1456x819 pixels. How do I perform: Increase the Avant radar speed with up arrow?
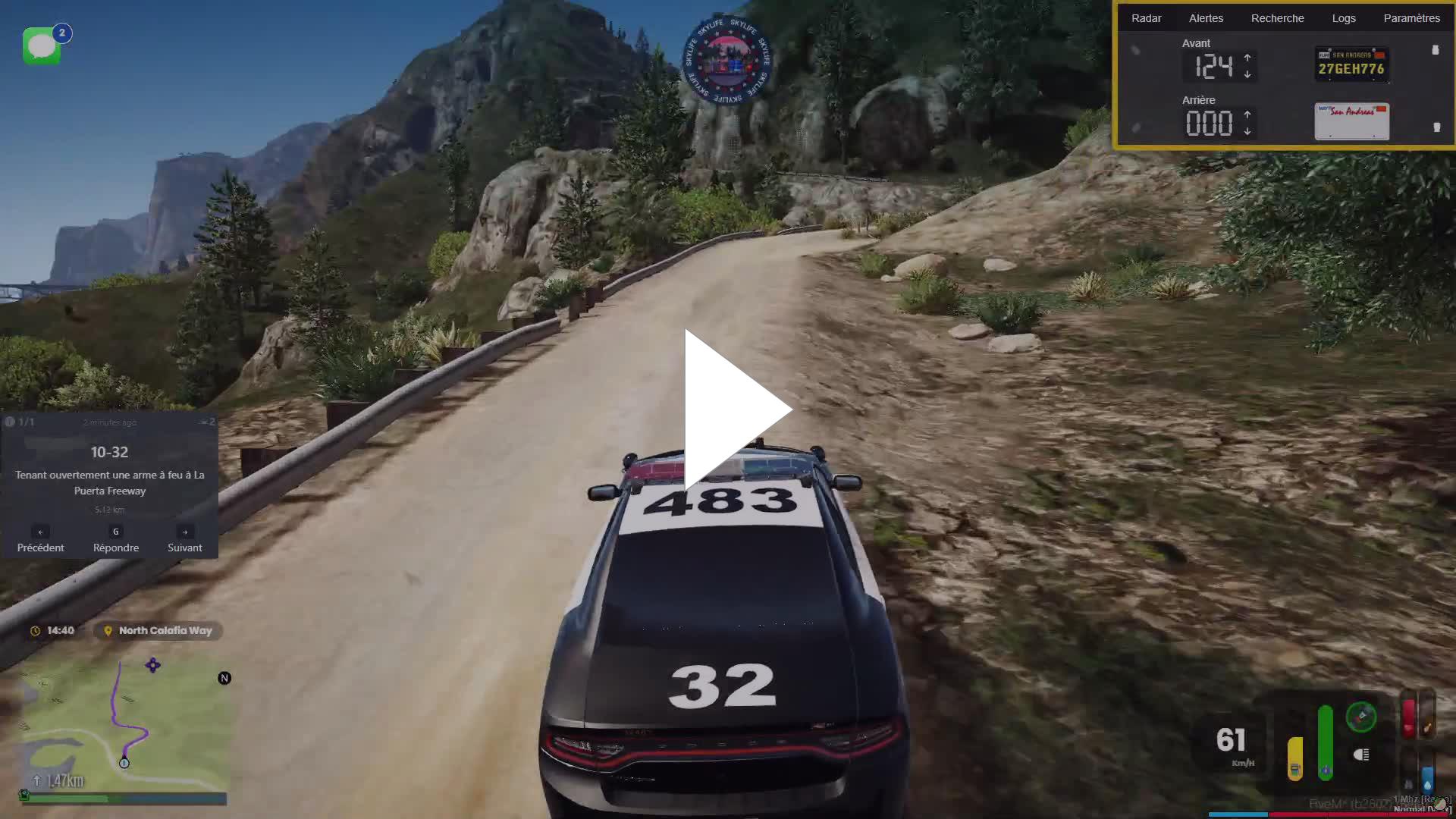click(x=1247, y=58)
